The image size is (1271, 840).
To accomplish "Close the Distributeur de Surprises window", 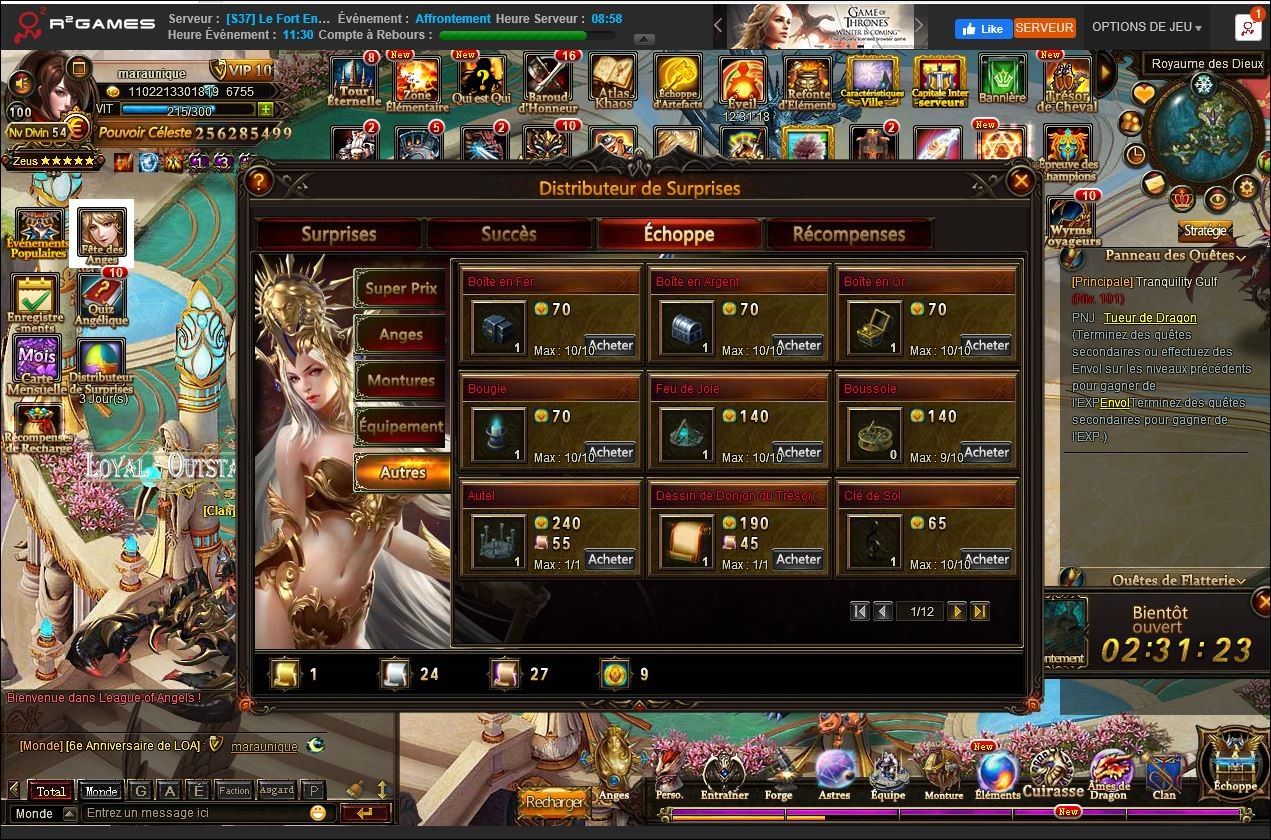I will click(1020, 181).
